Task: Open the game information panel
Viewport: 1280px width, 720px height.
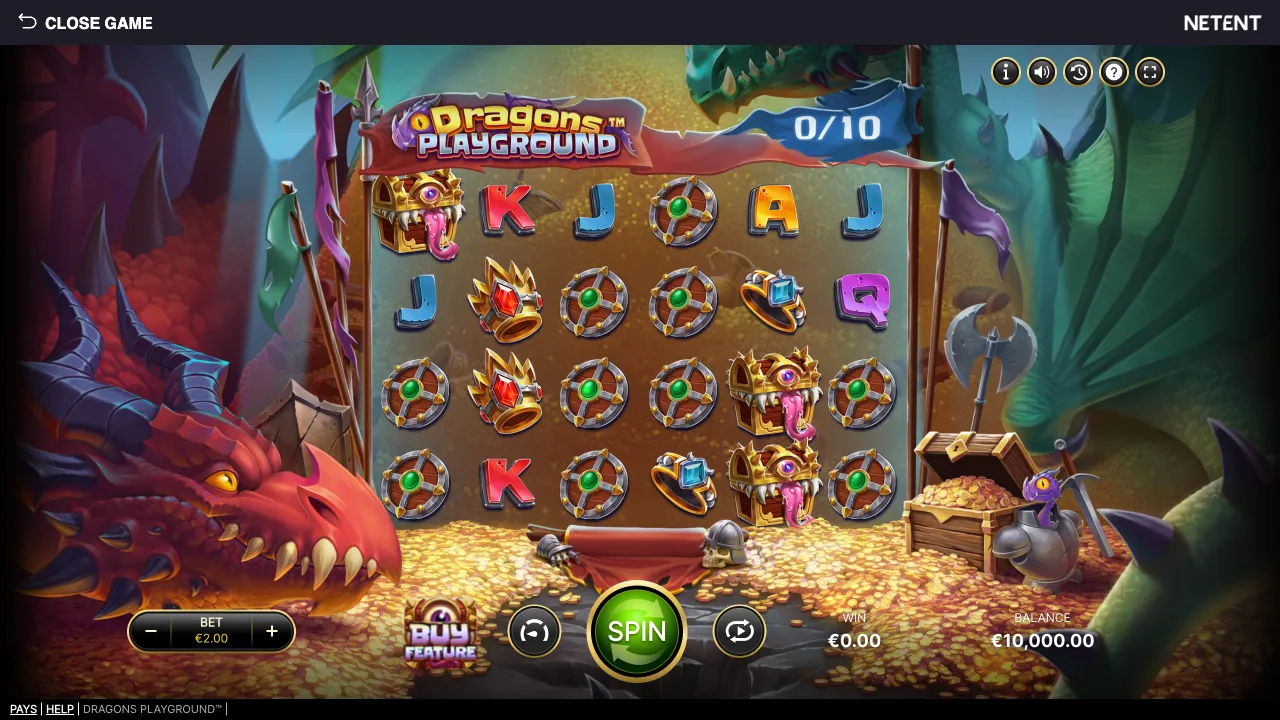Action: coord(1005,72)
